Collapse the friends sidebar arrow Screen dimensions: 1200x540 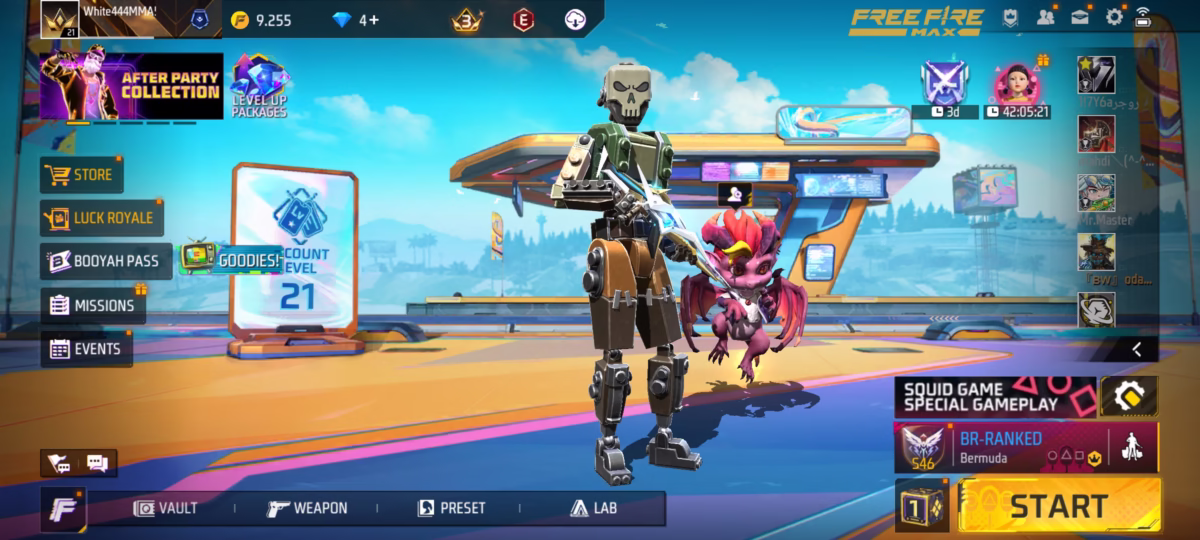tap(1137, 348)
